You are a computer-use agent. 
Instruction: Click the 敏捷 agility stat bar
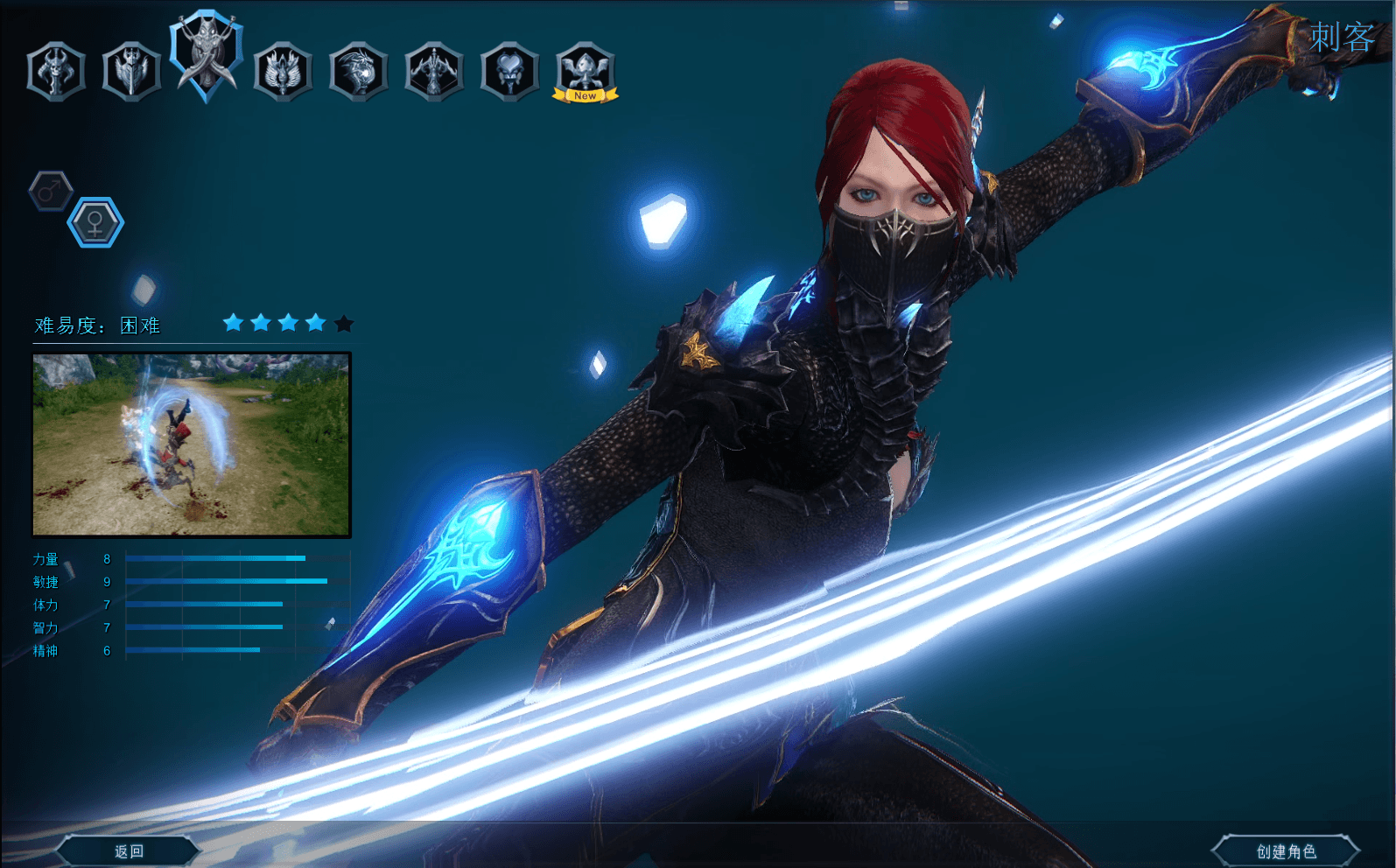click(x=226, y=580)
